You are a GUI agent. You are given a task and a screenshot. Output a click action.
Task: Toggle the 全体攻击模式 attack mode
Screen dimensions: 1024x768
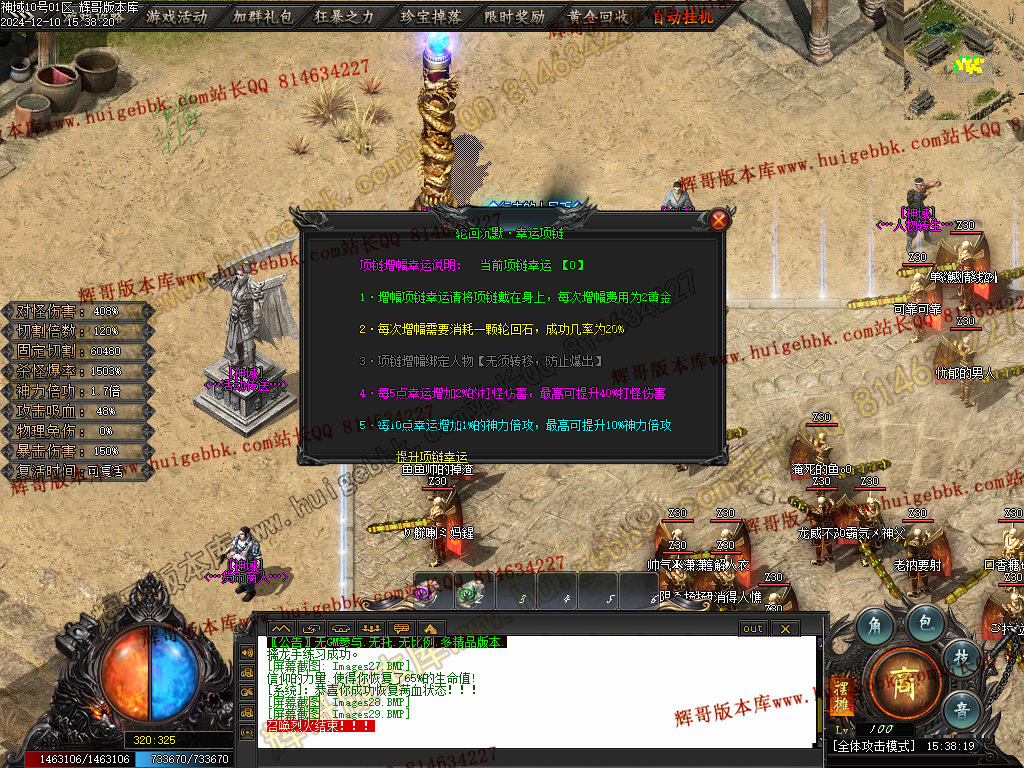869,746
